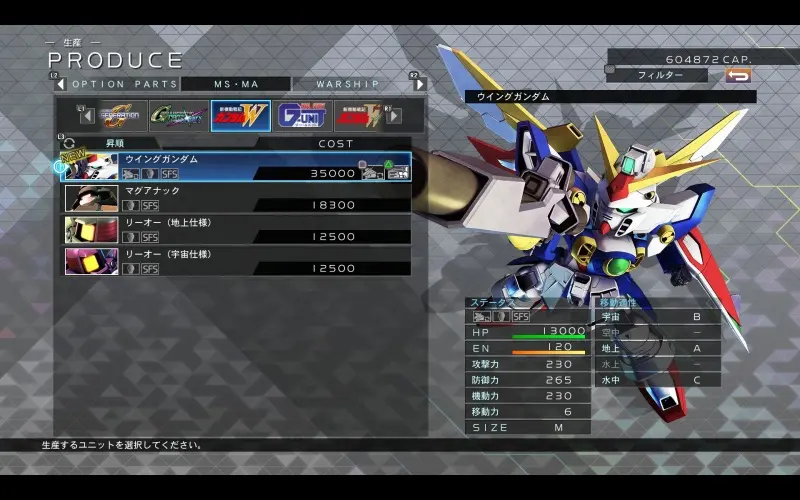Switch to the OPTION PARTS tab
Viewport: 800px width, 500px height.
125,84
